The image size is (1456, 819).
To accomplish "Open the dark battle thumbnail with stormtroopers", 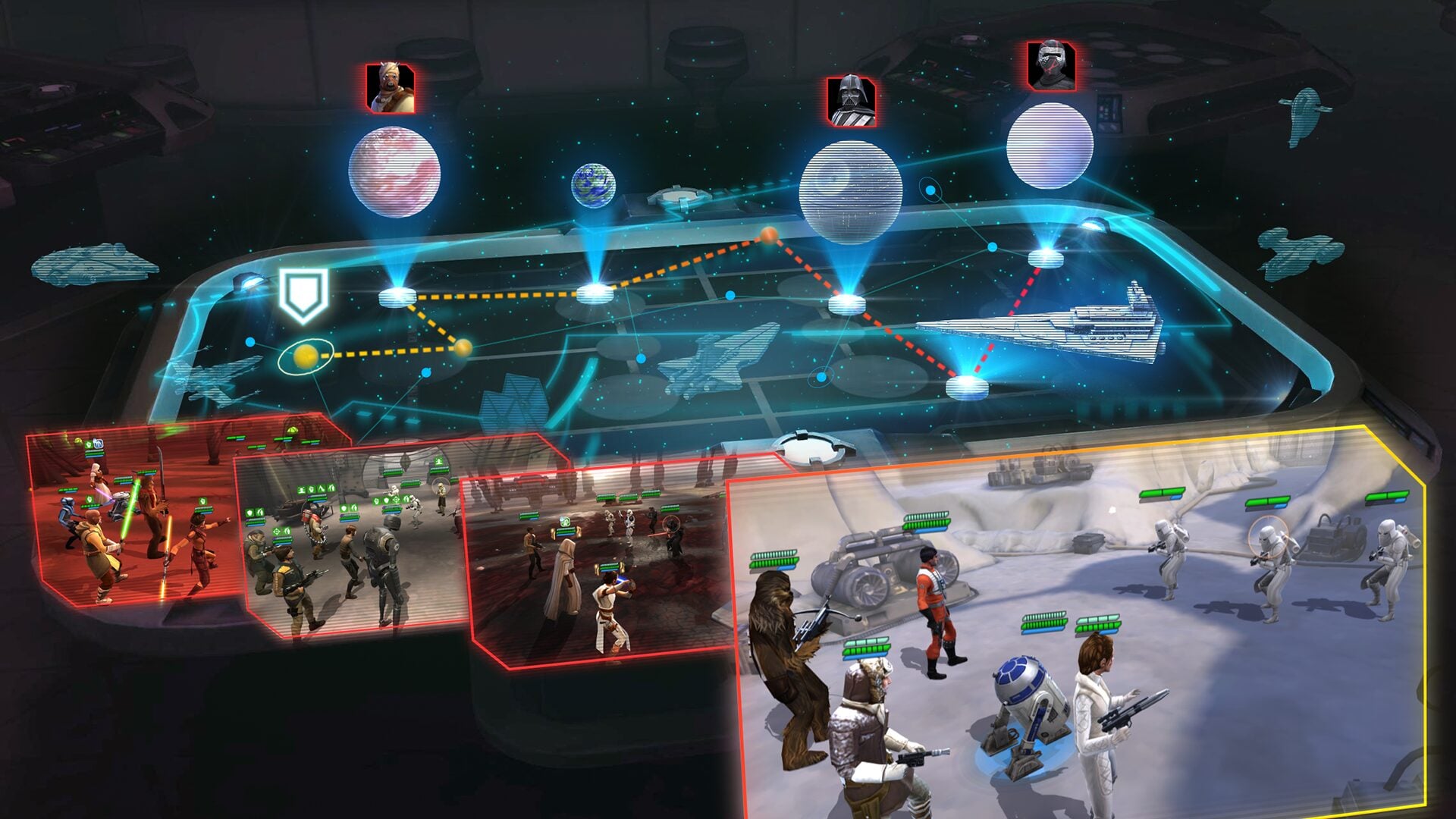I will pyautogui.click(x=599, y=569).
